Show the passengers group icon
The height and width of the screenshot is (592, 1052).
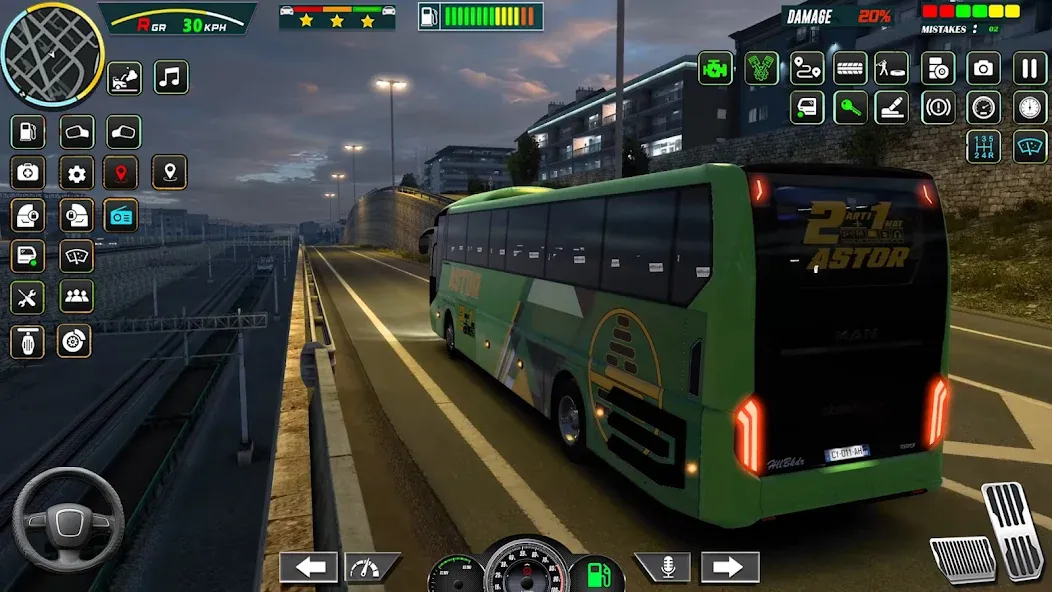tap(76, 297)
